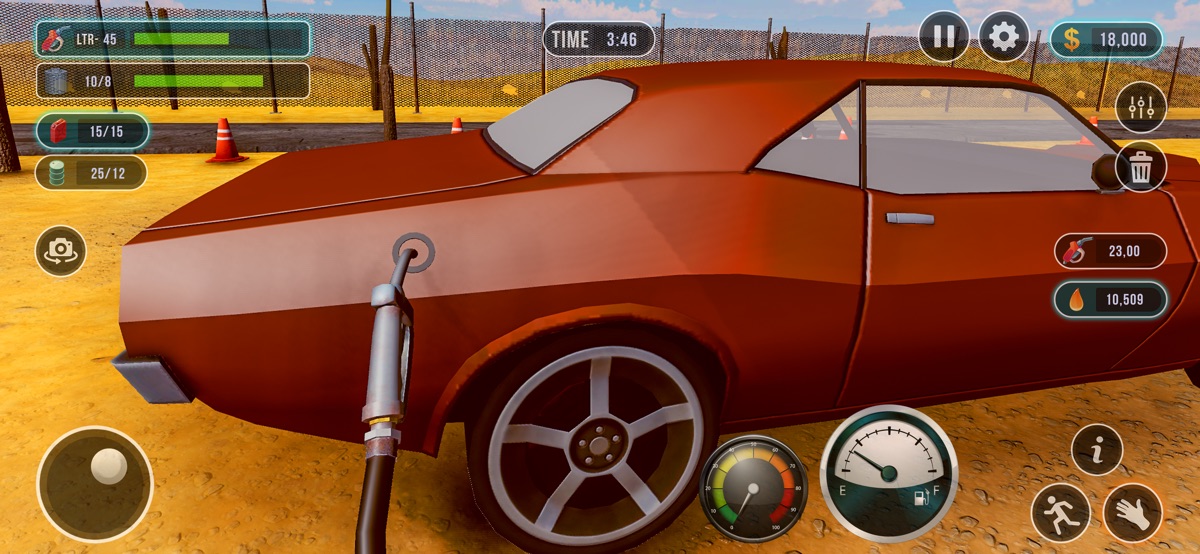Select the red jerry can 15/15 slot
The width and height of the screenshot is (1200, 554).
pos(92,131)
